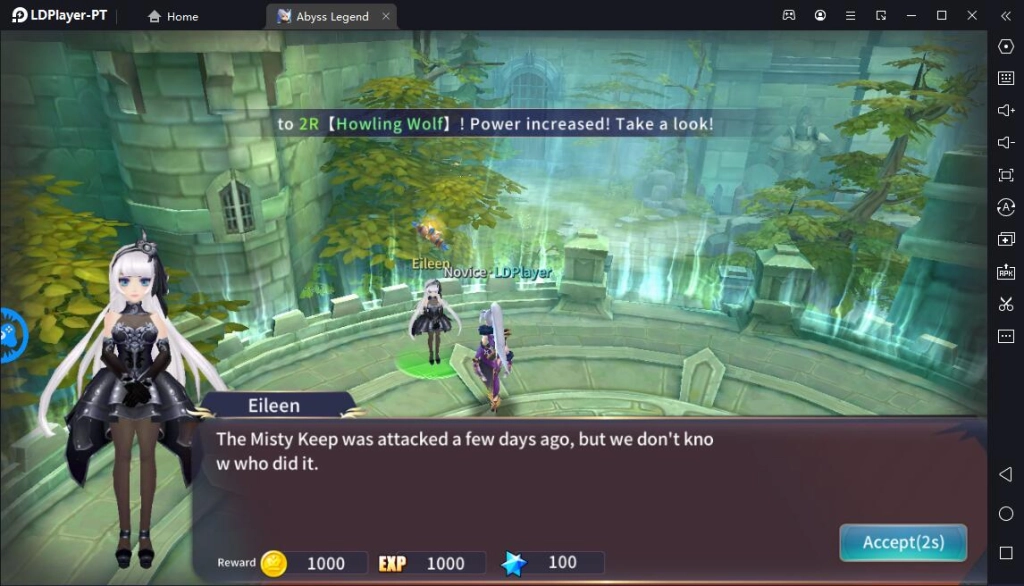Accept Eileen's quest
The image size is (1024, 586).
(x=902, y=542)
